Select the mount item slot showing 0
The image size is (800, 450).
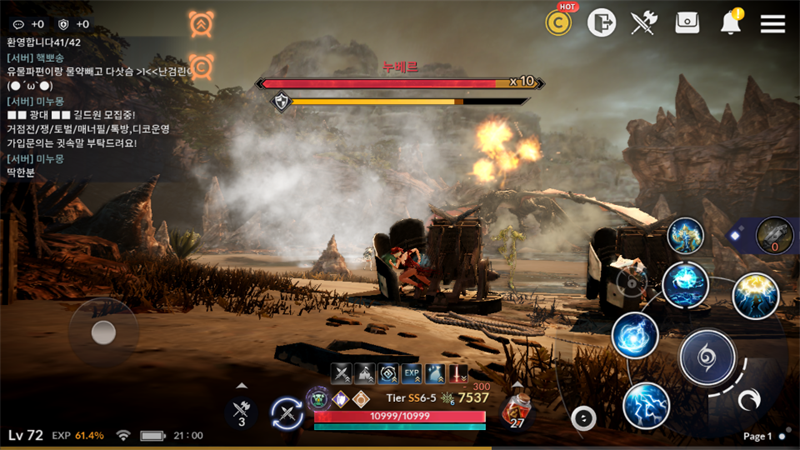tap(774, 237)
